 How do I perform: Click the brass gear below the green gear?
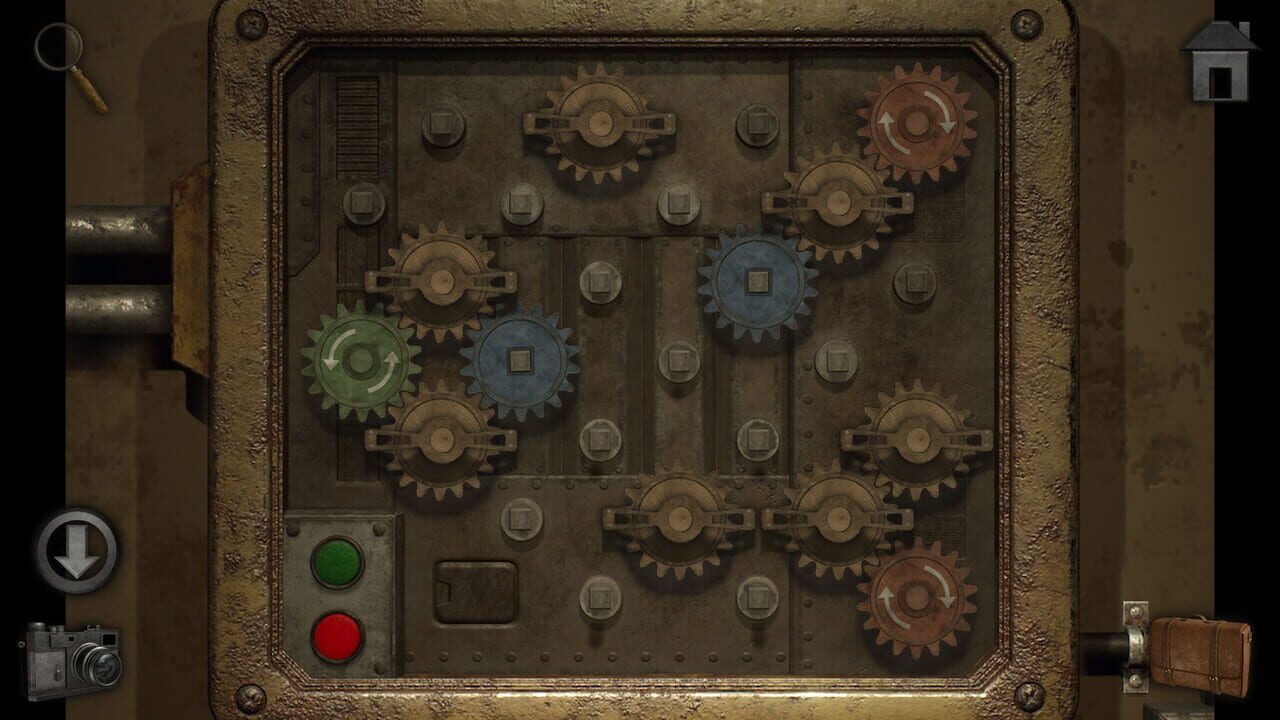[443, 440]
